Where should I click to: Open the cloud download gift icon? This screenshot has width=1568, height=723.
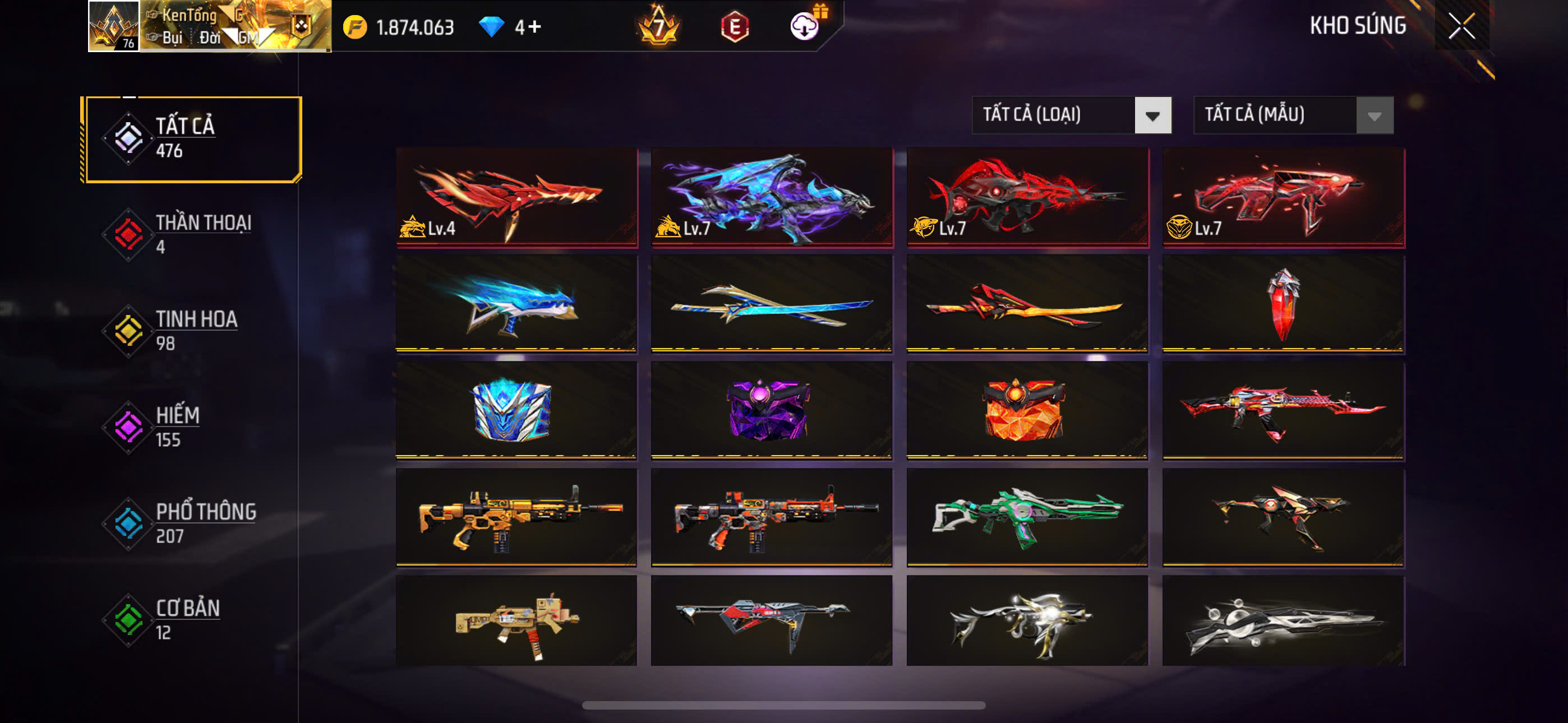click(805, 26)
